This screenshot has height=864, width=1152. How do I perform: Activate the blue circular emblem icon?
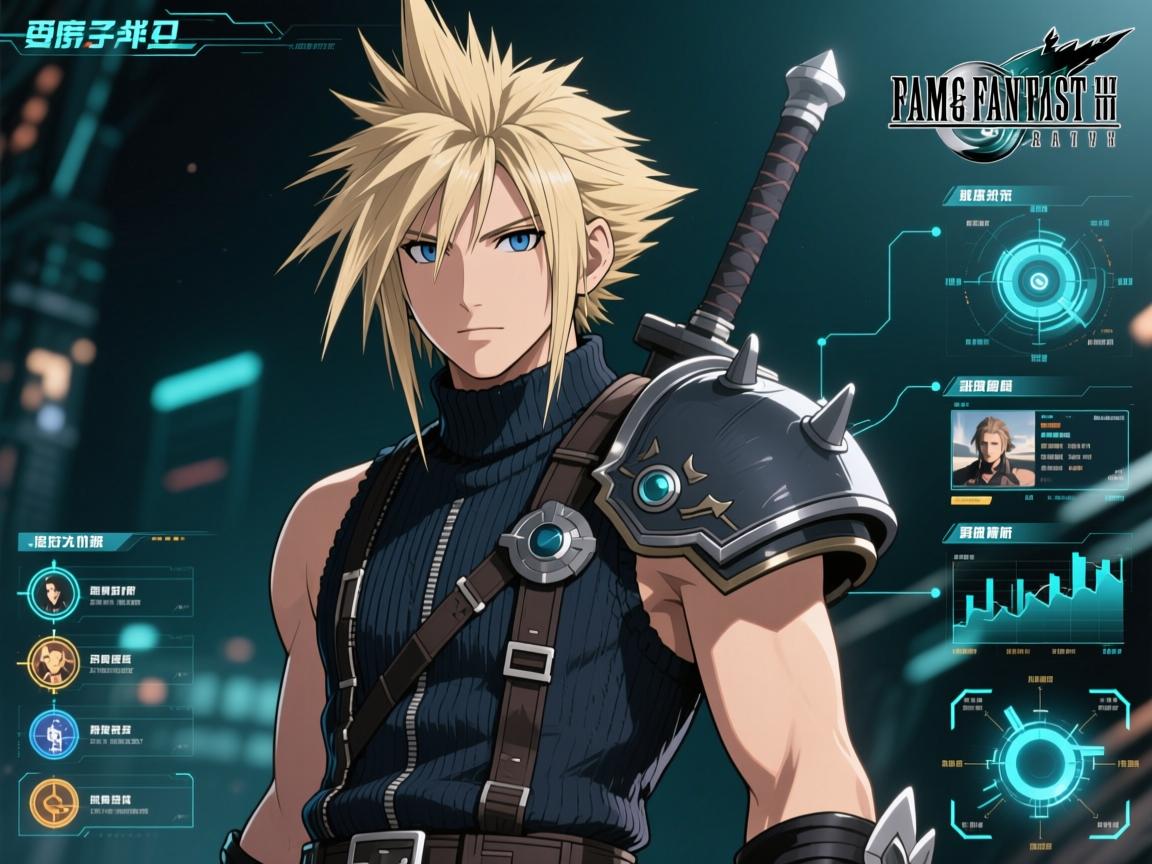point(47,731)
